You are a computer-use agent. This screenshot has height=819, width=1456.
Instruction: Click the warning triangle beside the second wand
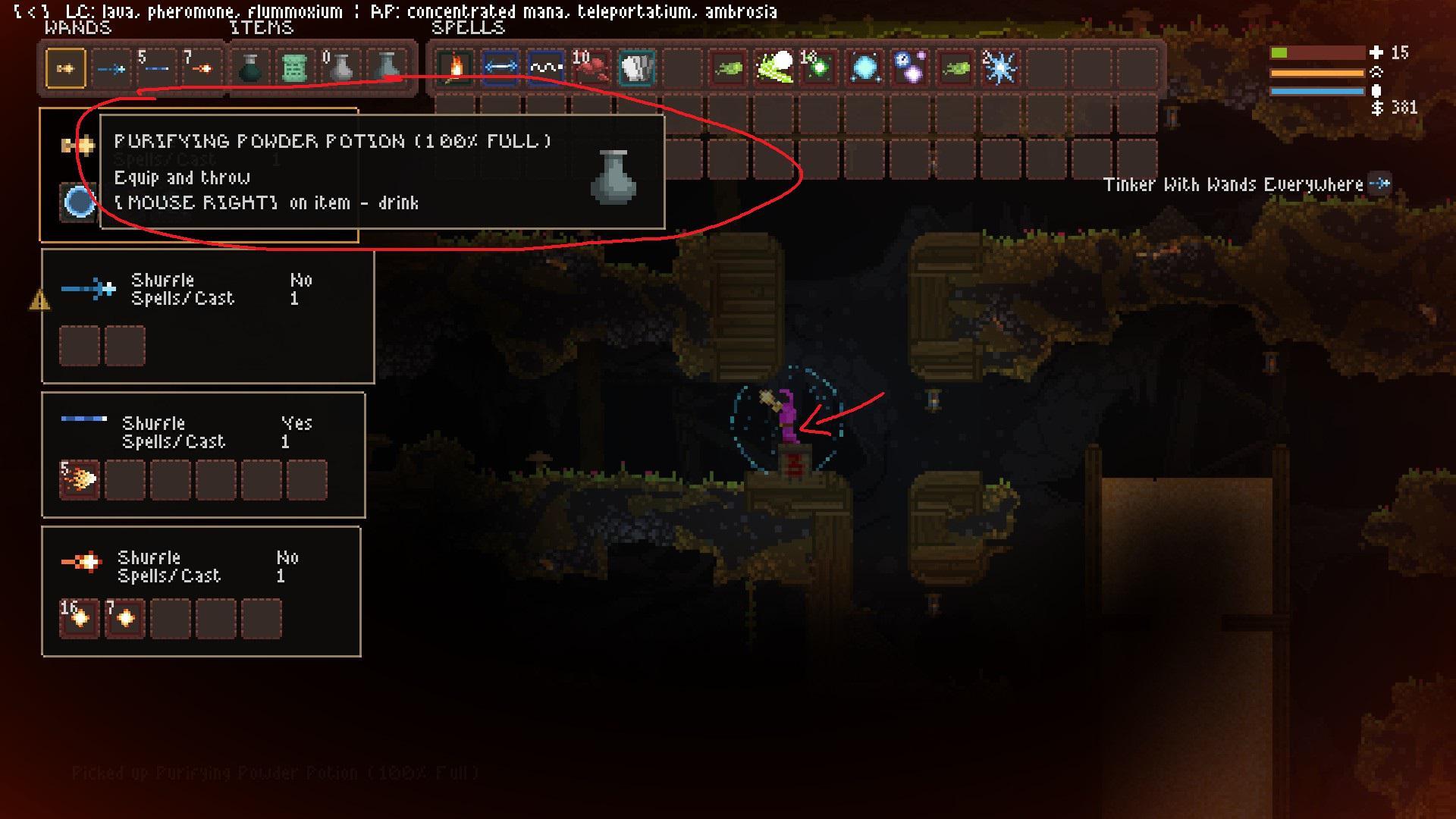[x=39, y=300]
